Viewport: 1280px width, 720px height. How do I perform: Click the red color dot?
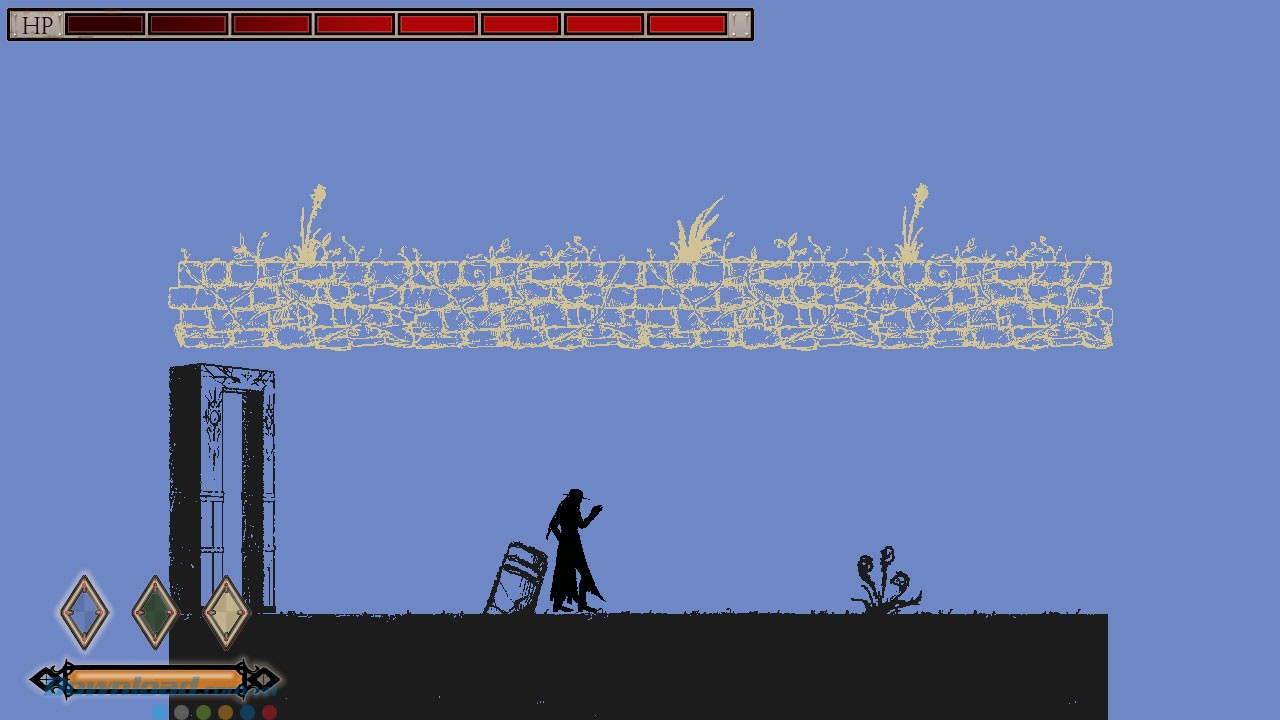pyautogui.click(x=269, y=712)
